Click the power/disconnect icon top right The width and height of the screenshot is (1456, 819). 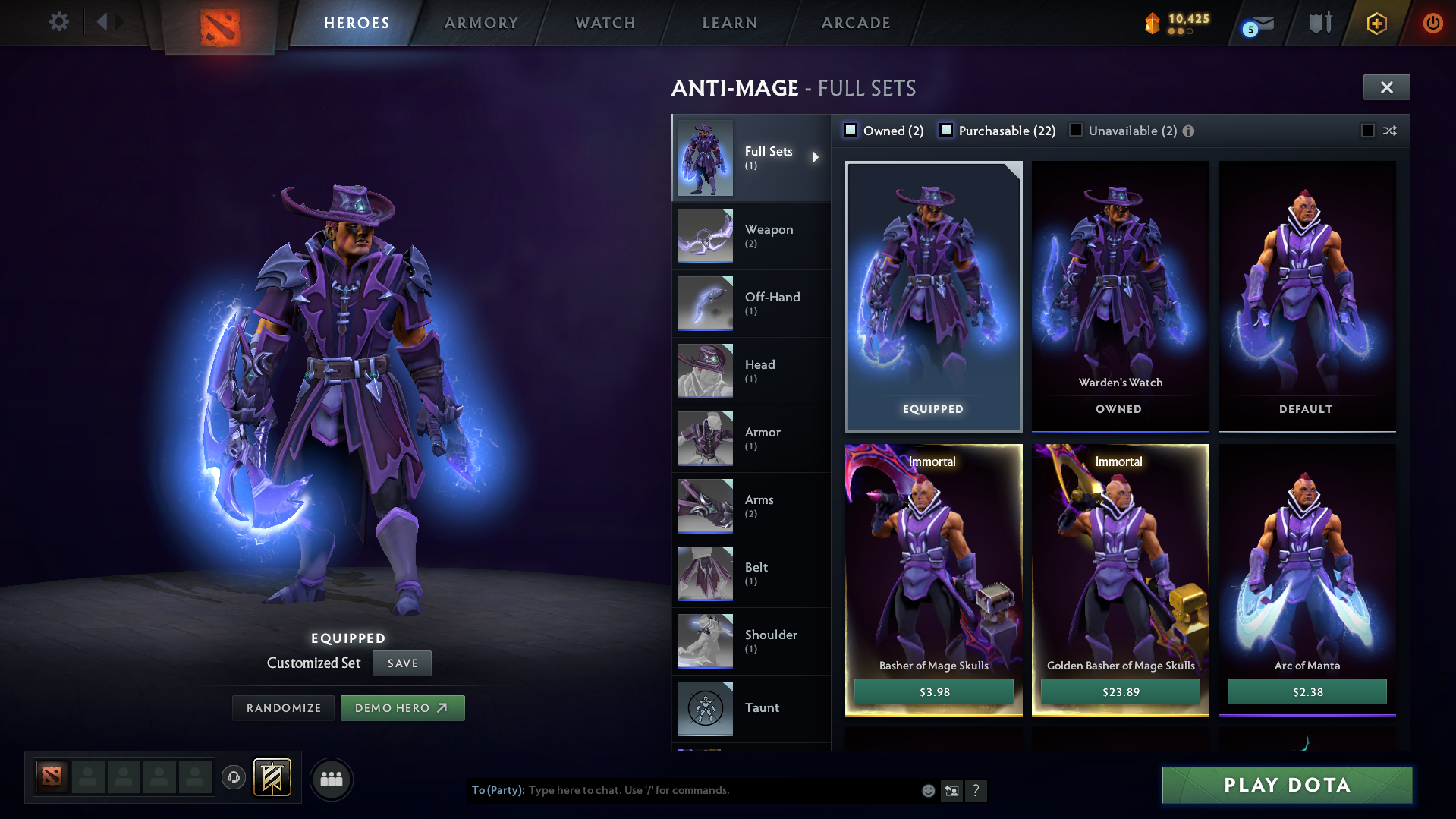1432,22
